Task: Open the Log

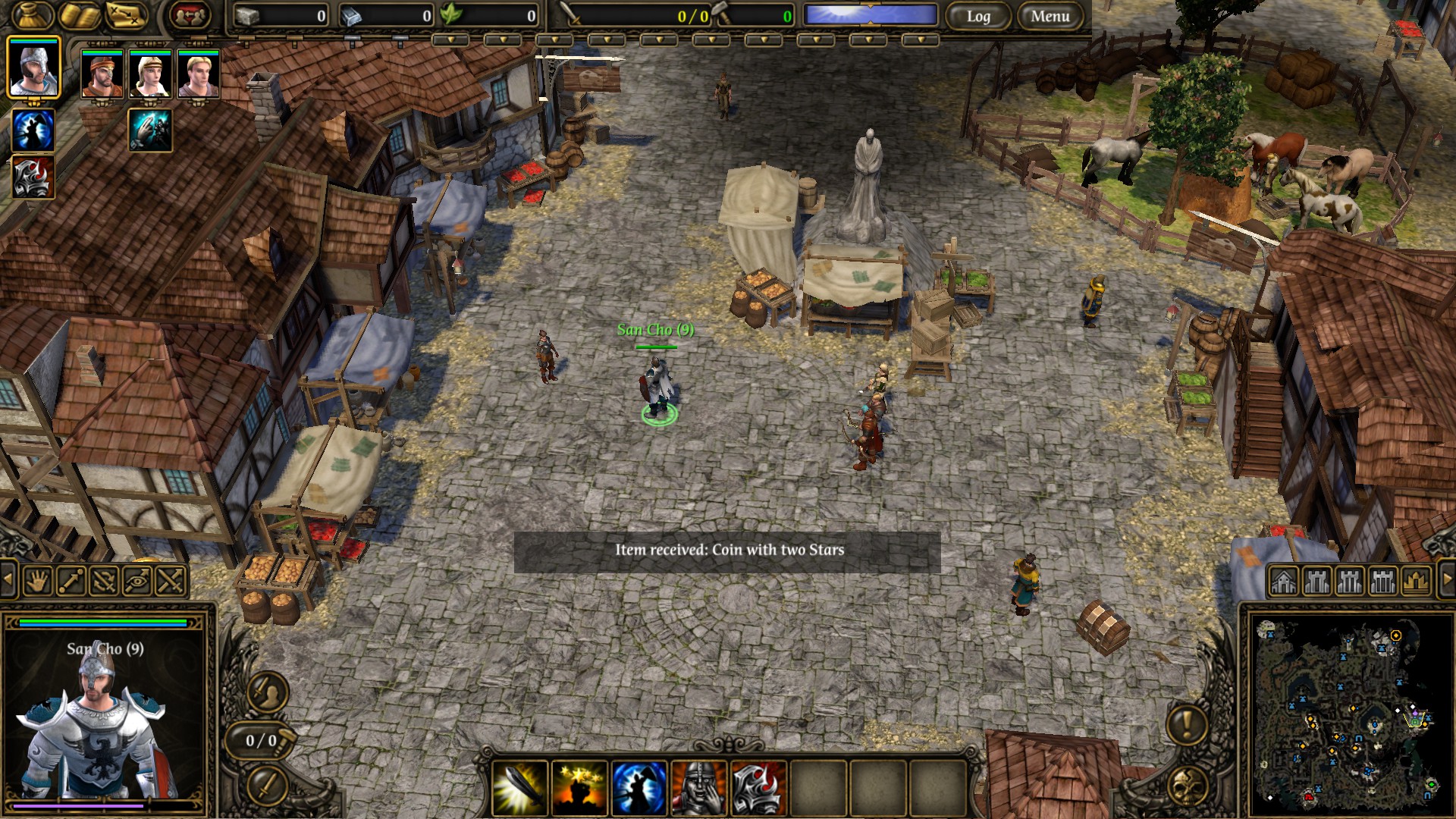Action: click(x=978, y=16)
